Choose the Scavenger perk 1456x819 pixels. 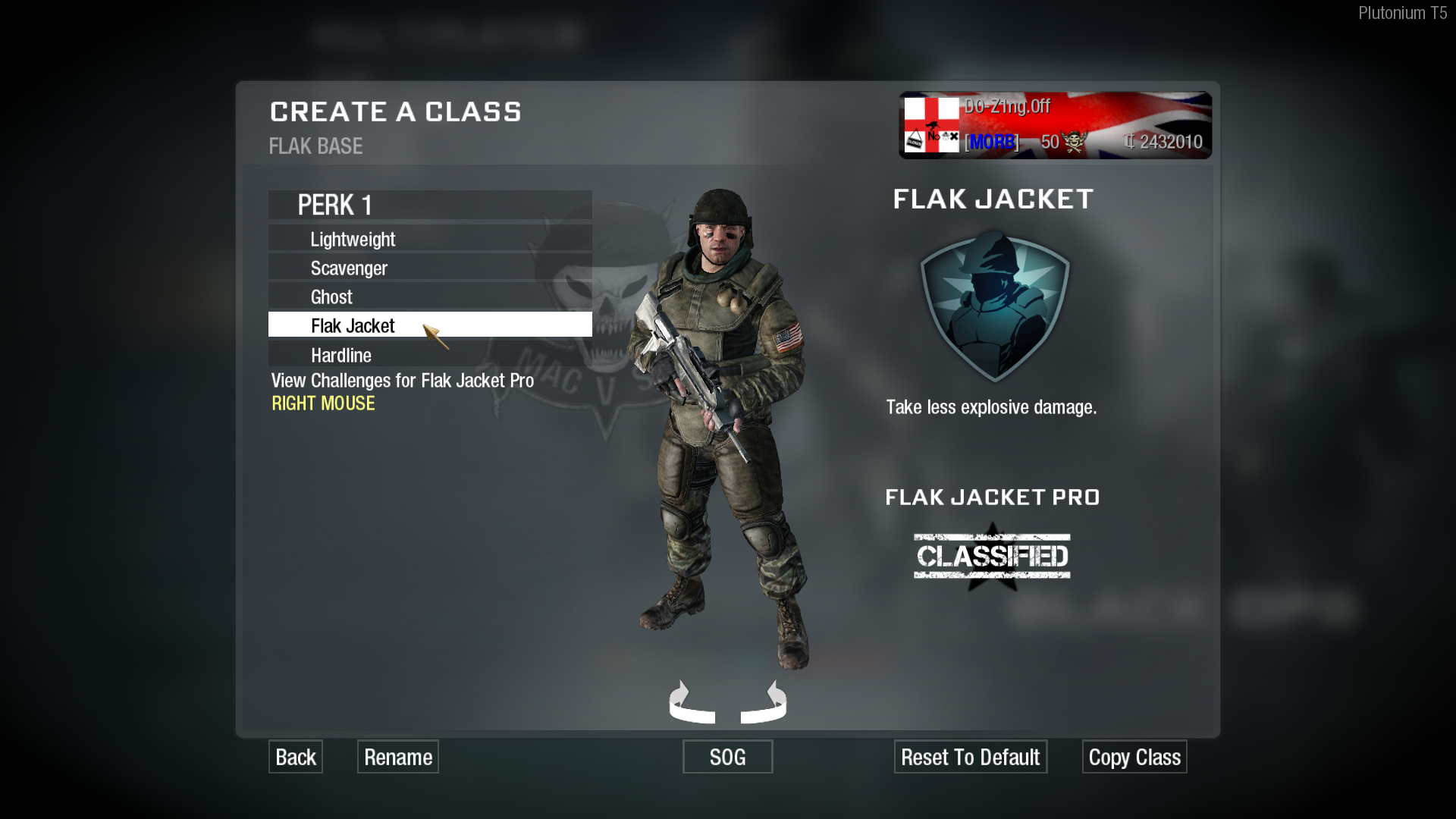point(429,268)
